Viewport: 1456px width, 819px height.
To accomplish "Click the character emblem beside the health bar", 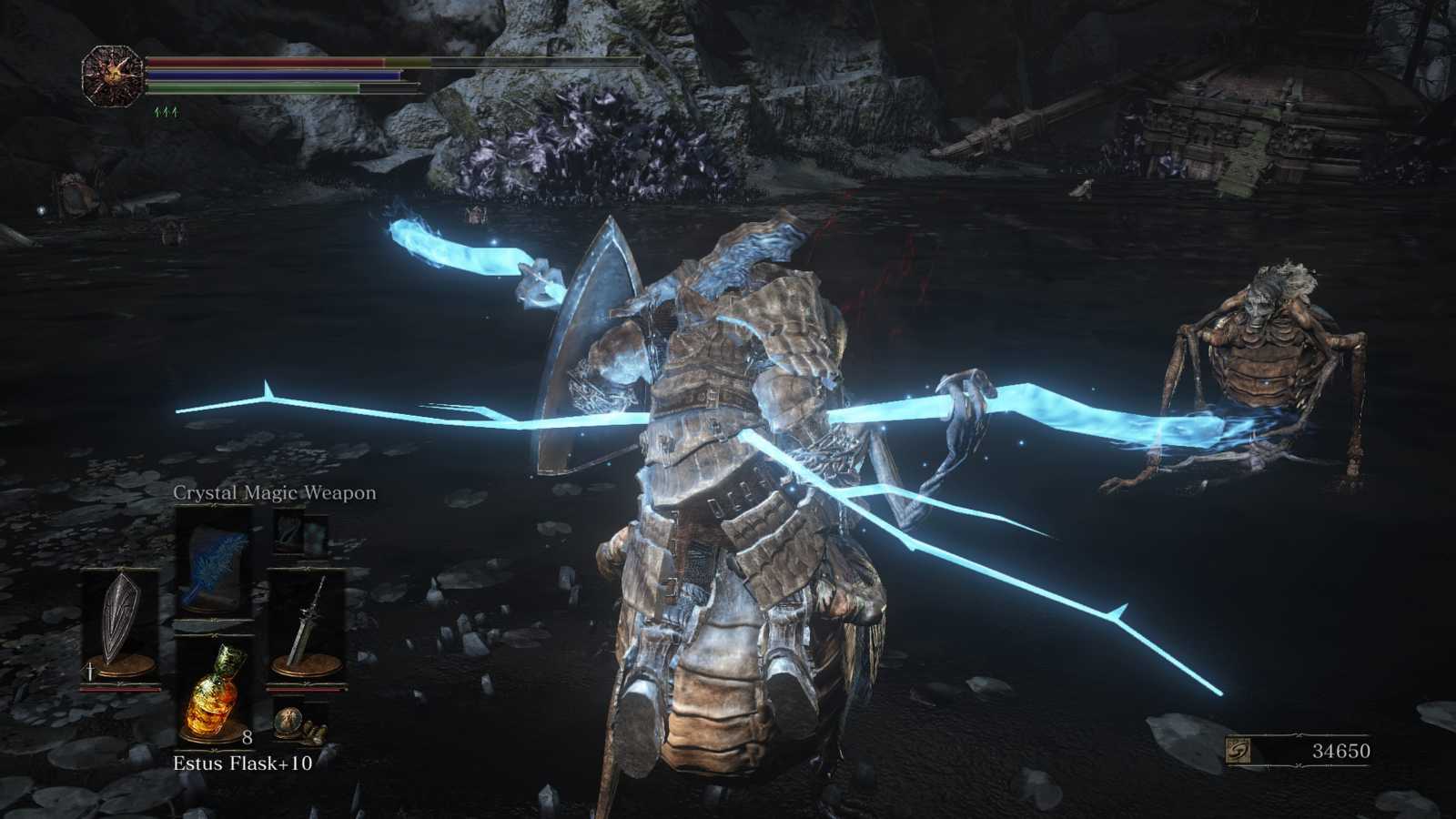I will point(112,75).
